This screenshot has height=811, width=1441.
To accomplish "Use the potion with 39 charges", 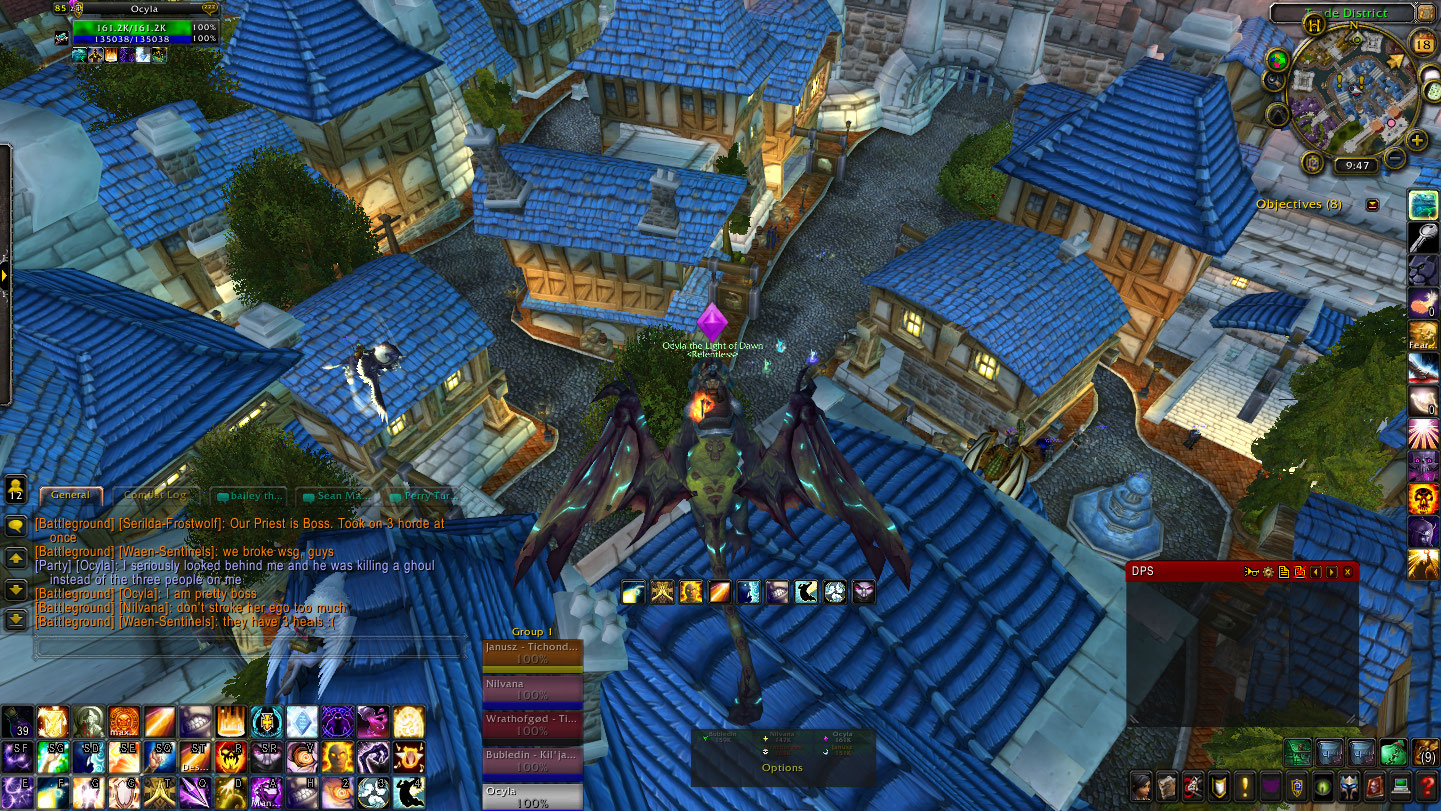I will [x=16, y=722].
